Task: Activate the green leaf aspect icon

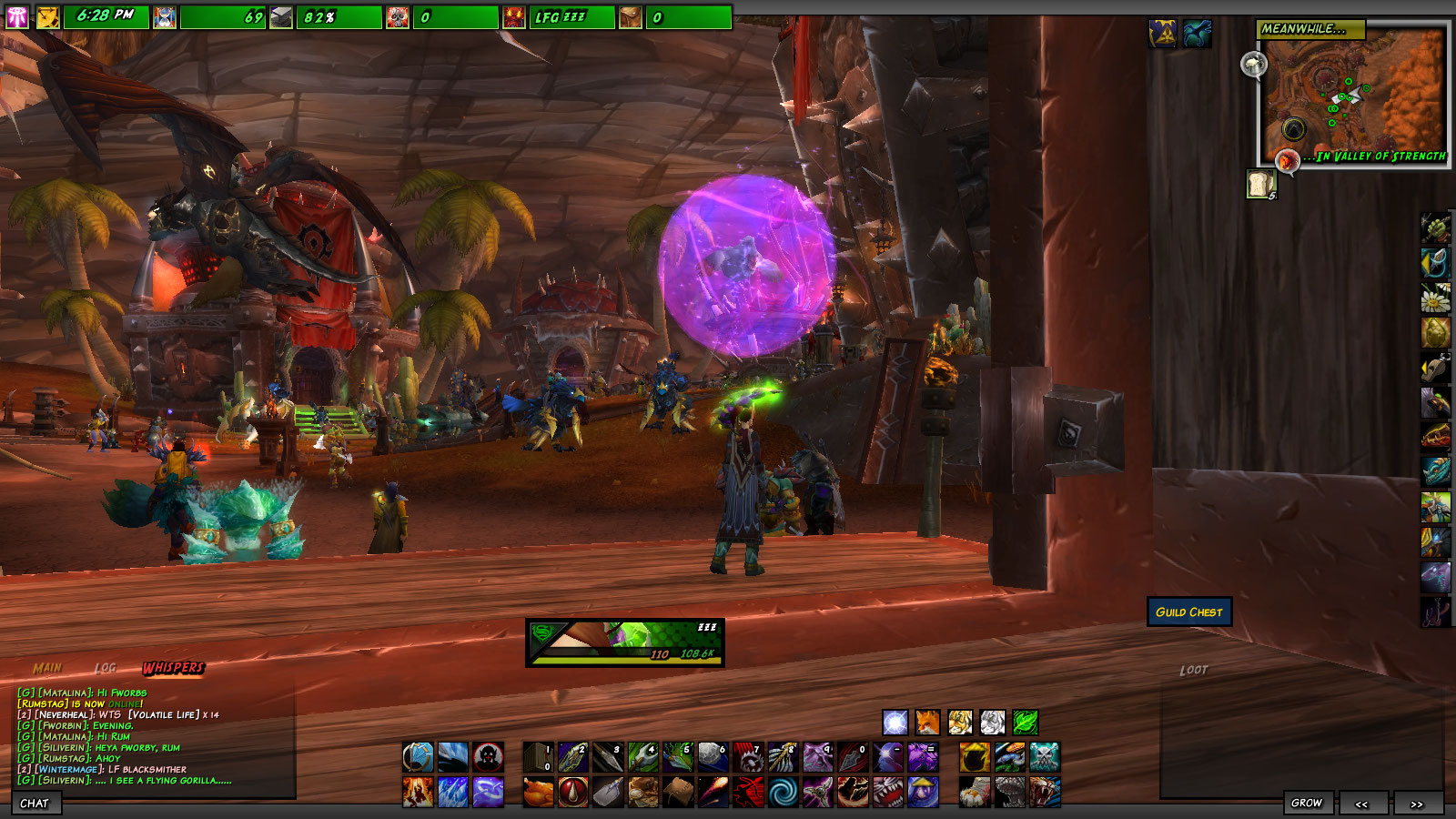Action: 1025,723
